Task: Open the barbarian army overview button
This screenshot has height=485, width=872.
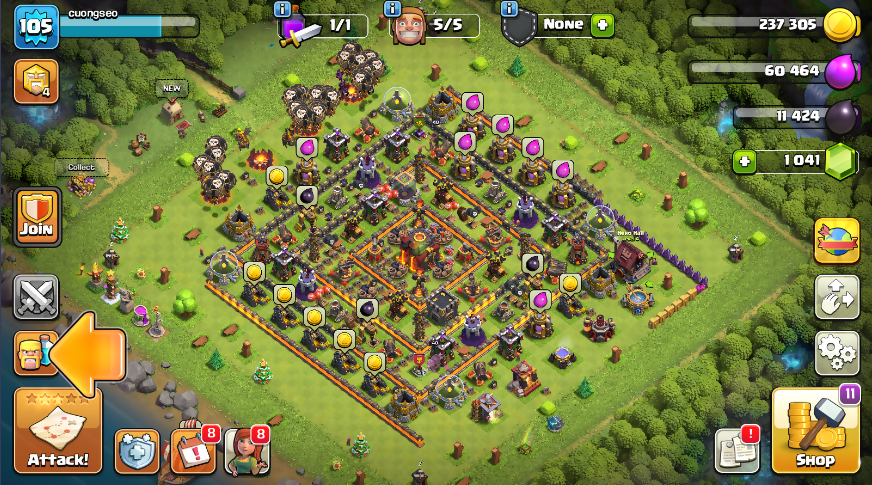Action: [31, 353]
